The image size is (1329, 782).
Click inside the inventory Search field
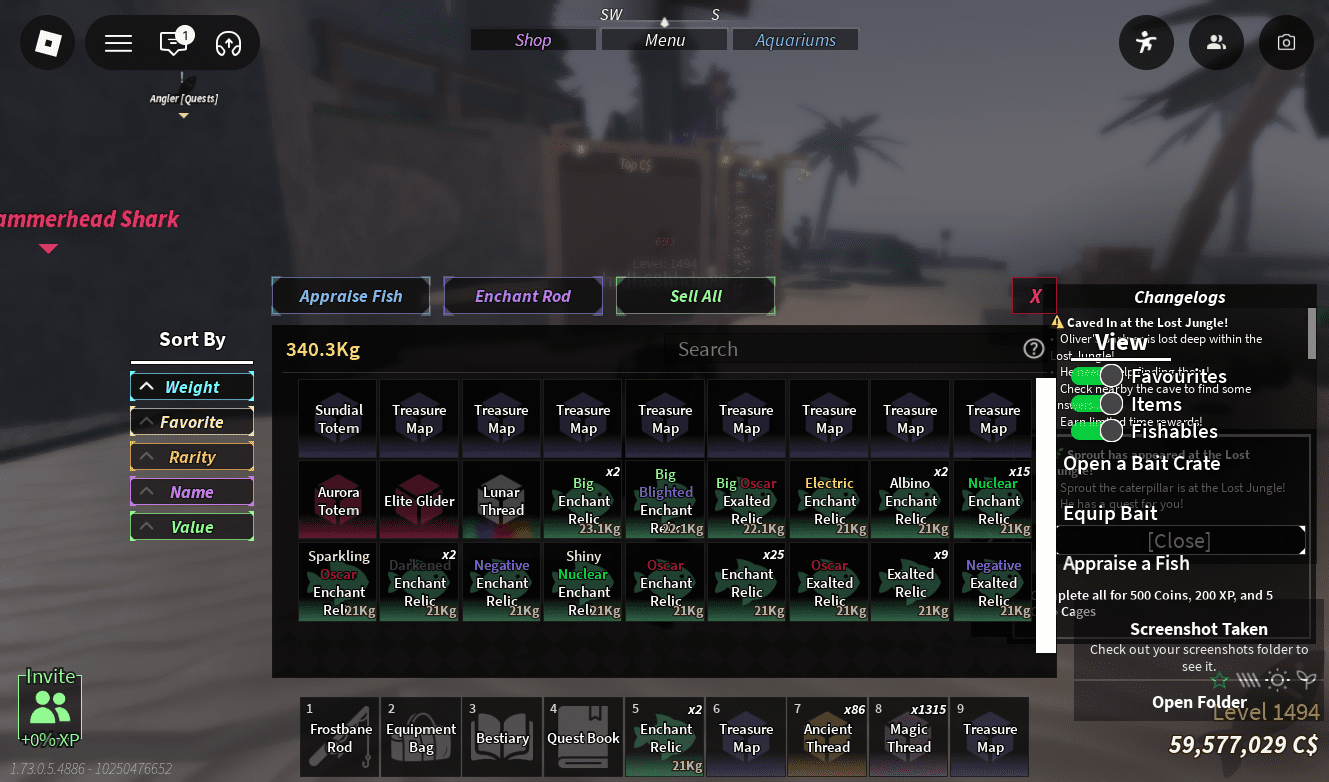click(x=850, y=349)
